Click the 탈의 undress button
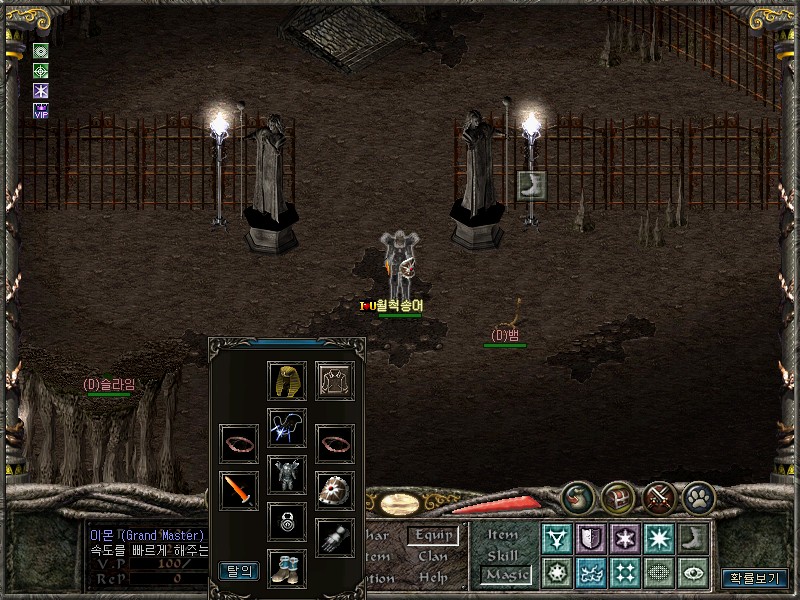This screenshot has height=600, width=800. point(239,571)
